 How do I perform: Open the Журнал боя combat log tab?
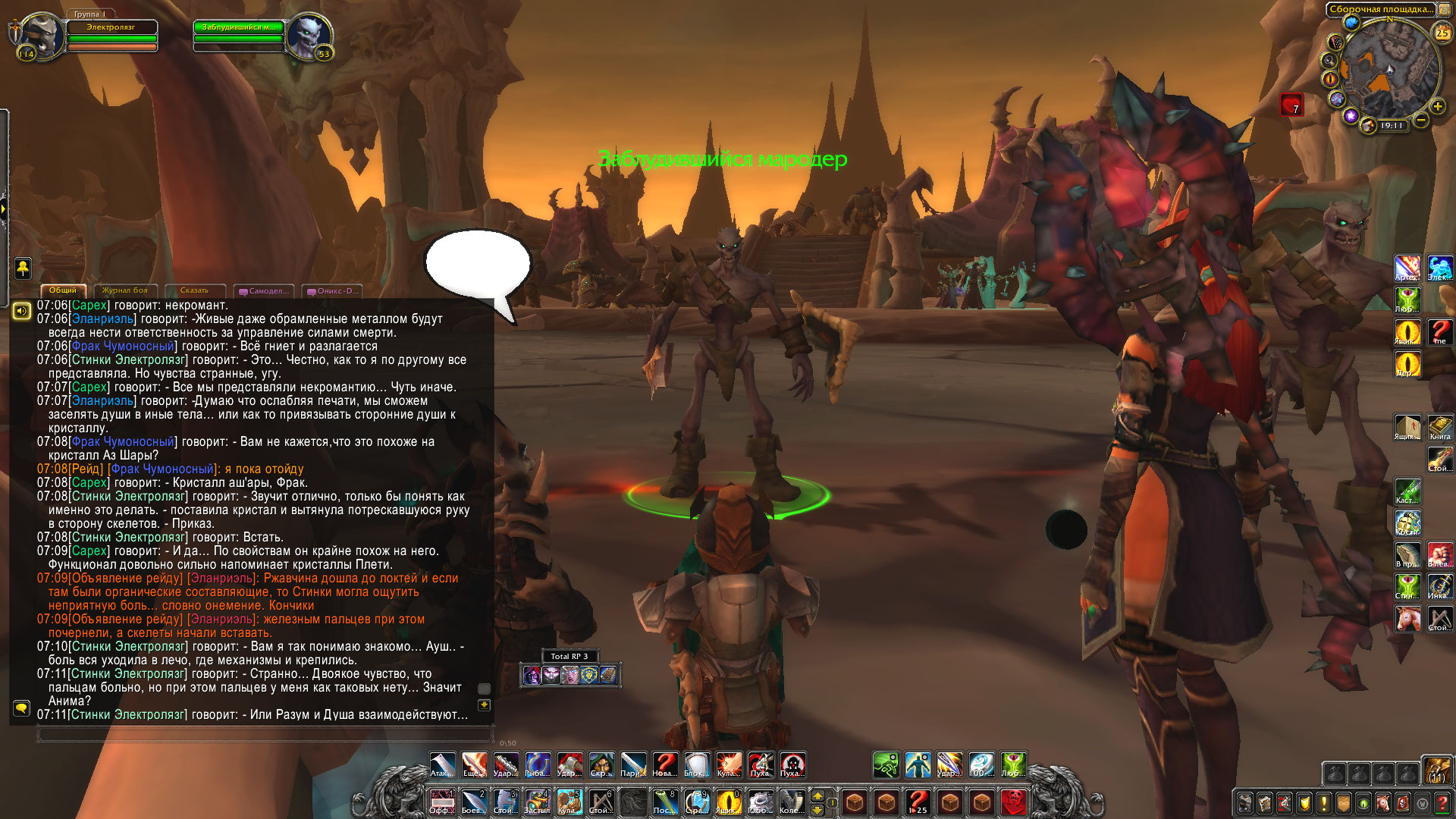pos(125,290)
